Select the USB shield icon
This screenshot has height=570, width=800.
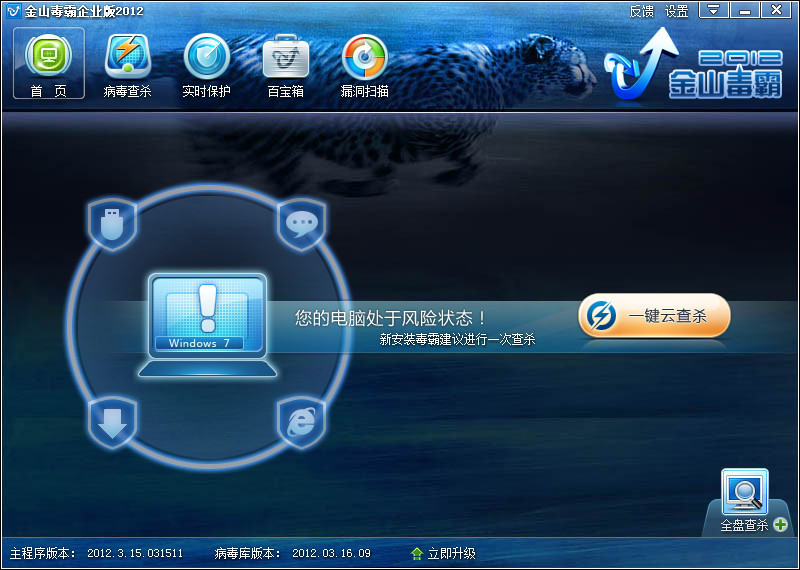pos(112,223)
